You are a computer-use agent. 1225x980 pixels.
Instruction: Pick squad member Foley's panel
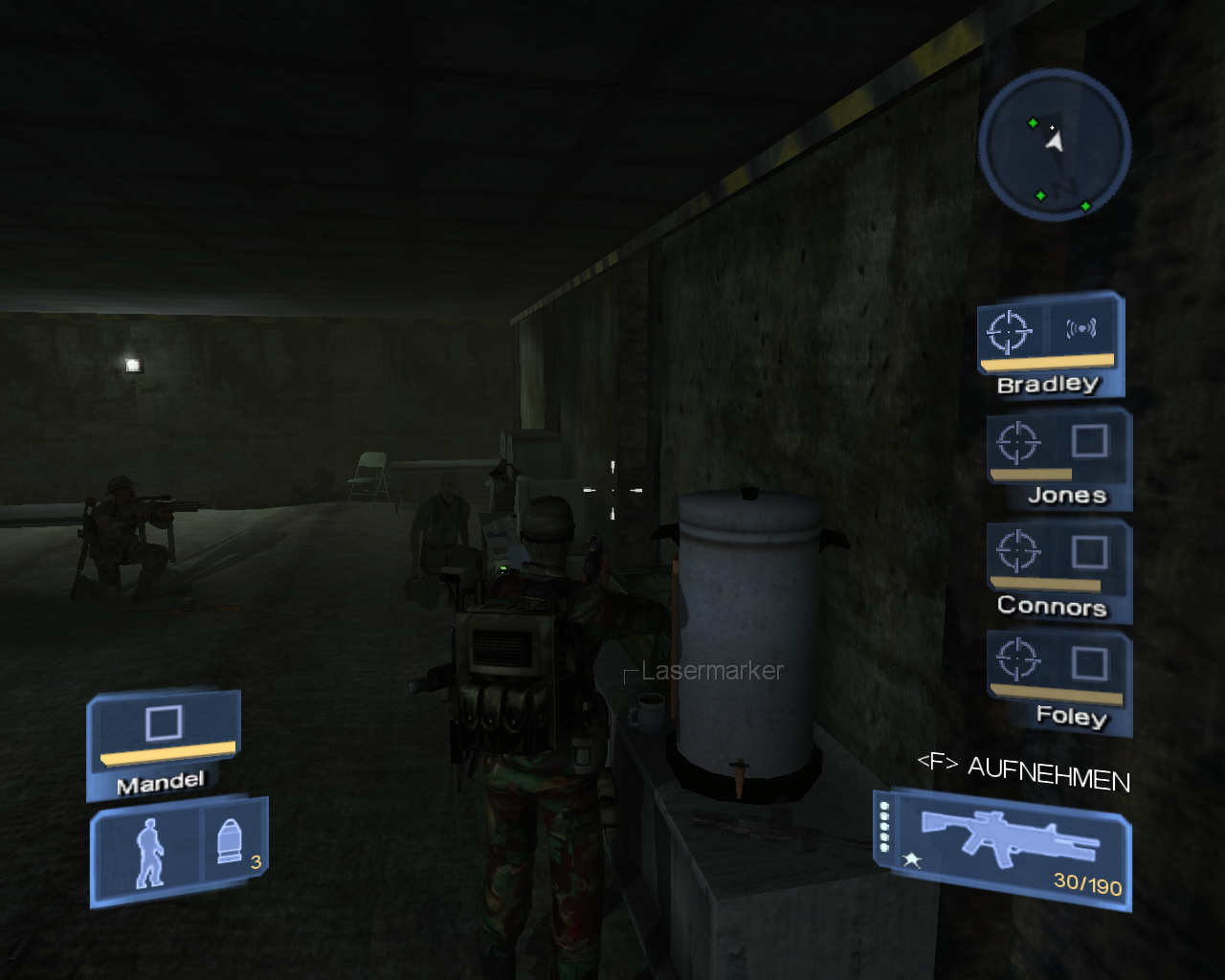point(1059,680)
